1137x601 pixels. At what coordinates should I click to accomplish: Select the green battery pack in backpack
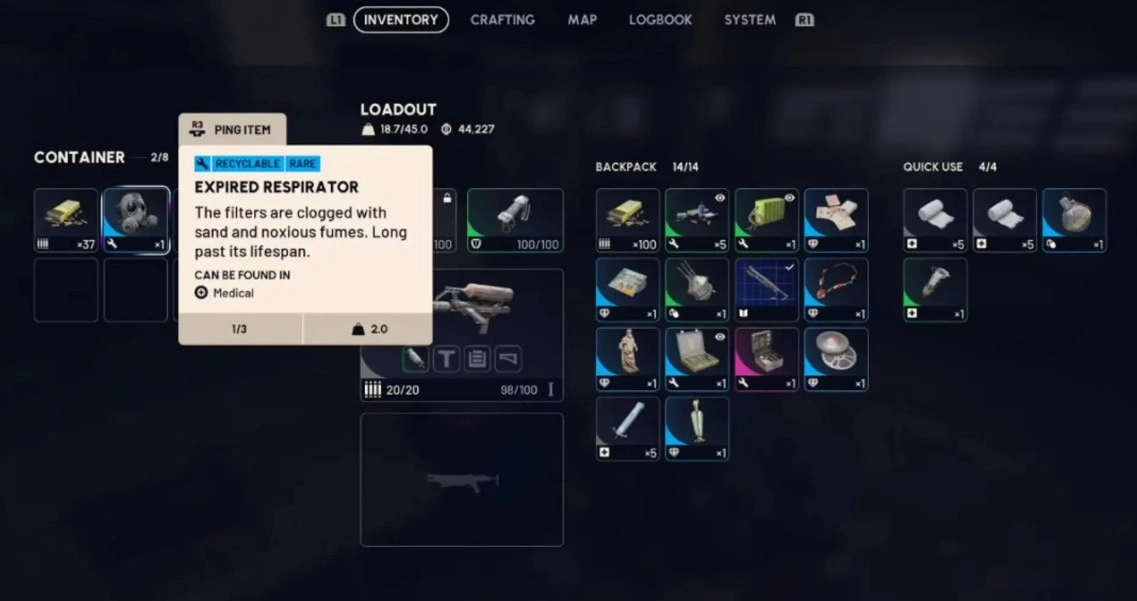click(x=767, y=220)
